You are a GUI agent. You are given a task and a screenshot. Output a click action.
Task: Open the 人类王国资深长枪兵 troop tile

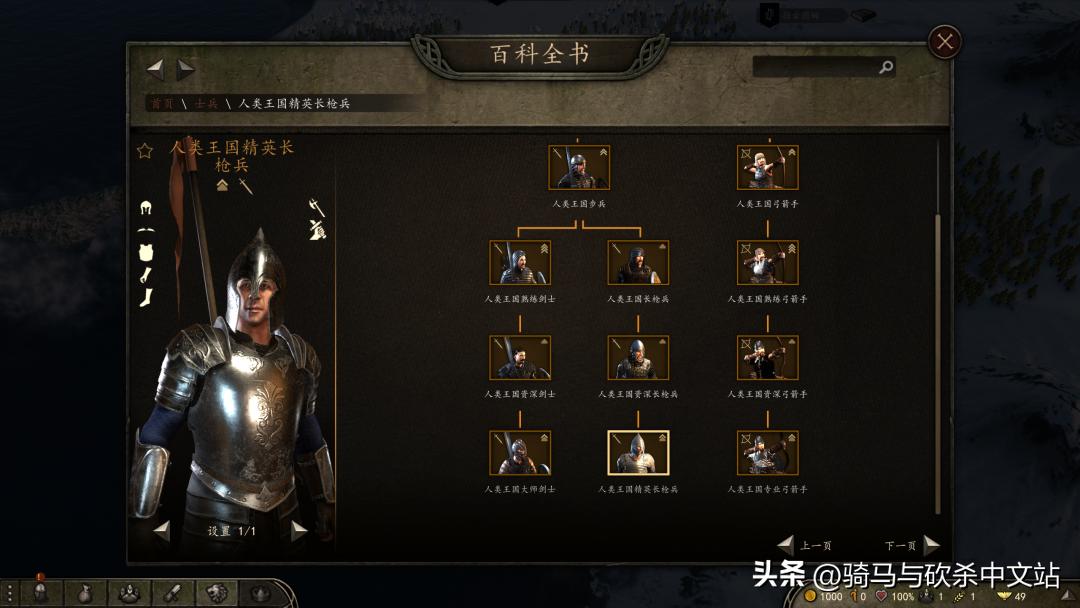pos(638,357)
